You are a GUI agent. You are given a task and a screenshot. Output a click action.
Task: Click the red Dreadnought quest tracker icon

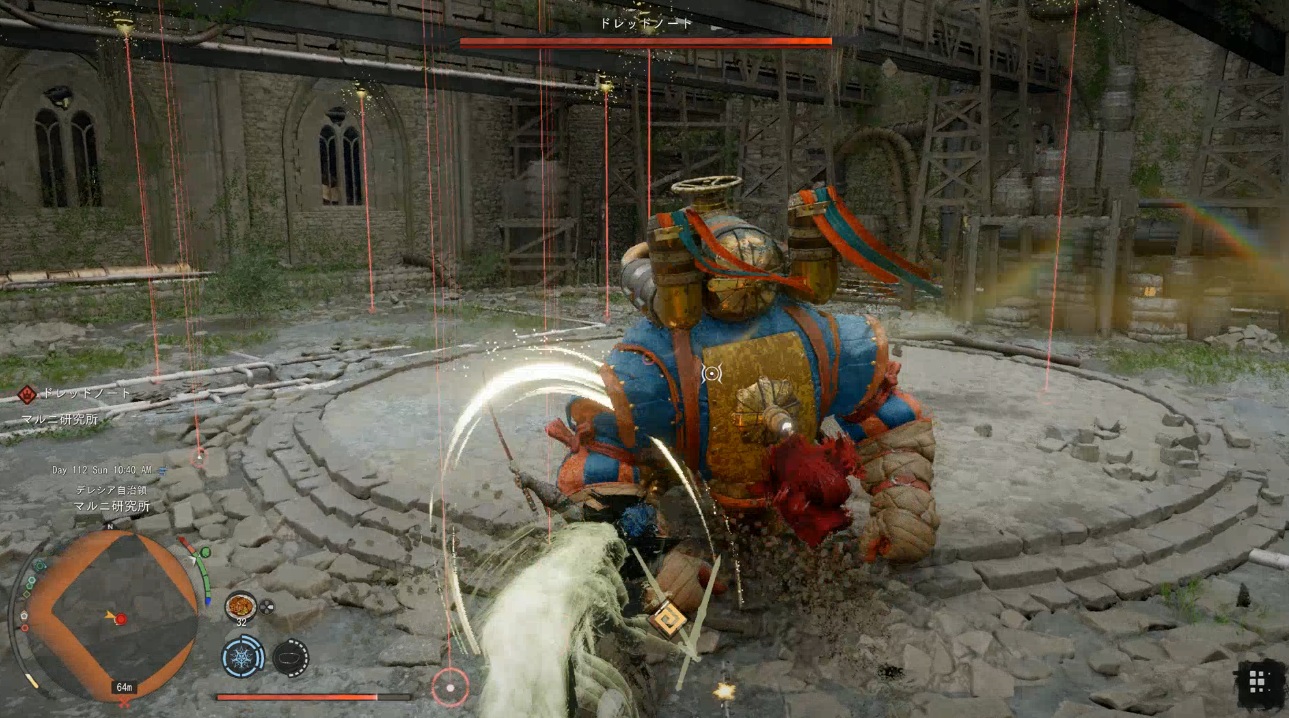coord(27,394)
